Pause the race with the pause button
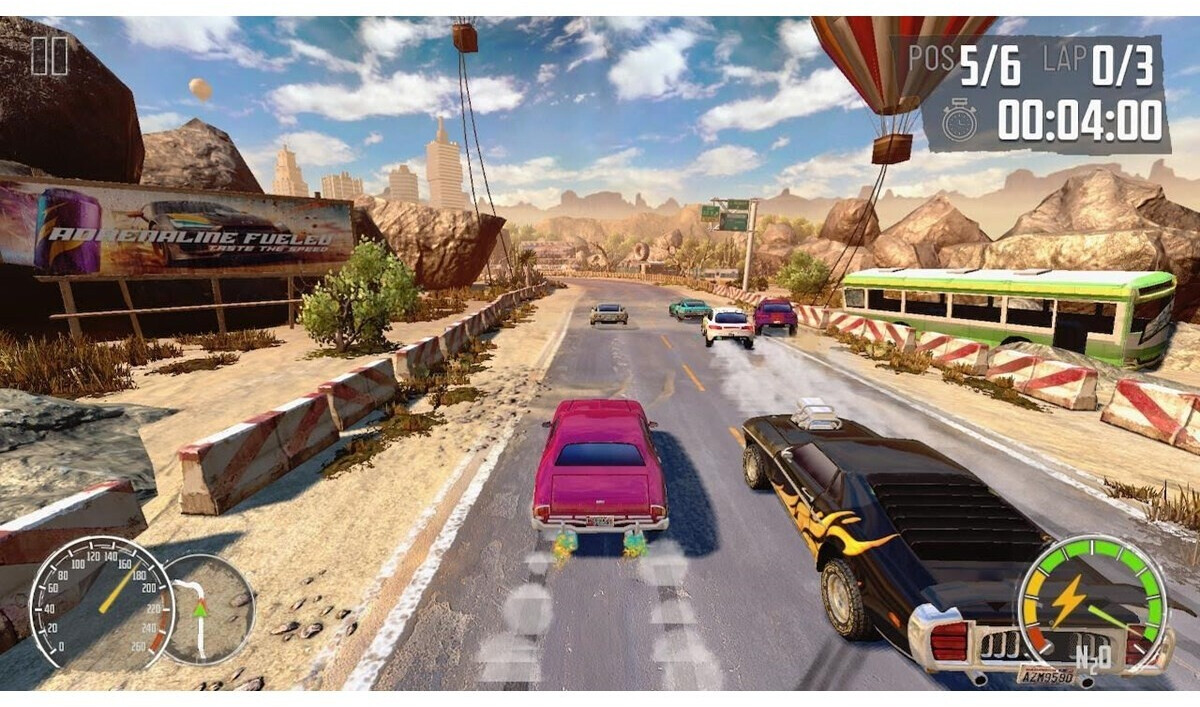The height and width of the screenshot is (707, 1200). (49, 56)
